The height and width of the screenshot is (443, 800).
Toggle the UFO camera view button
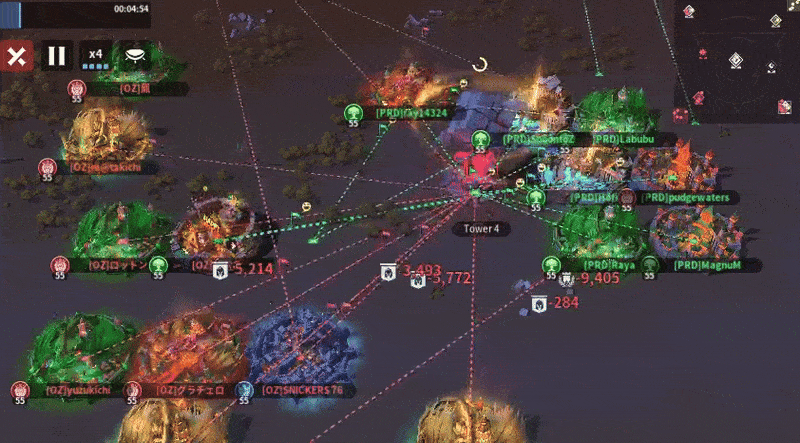click(134, 55)
